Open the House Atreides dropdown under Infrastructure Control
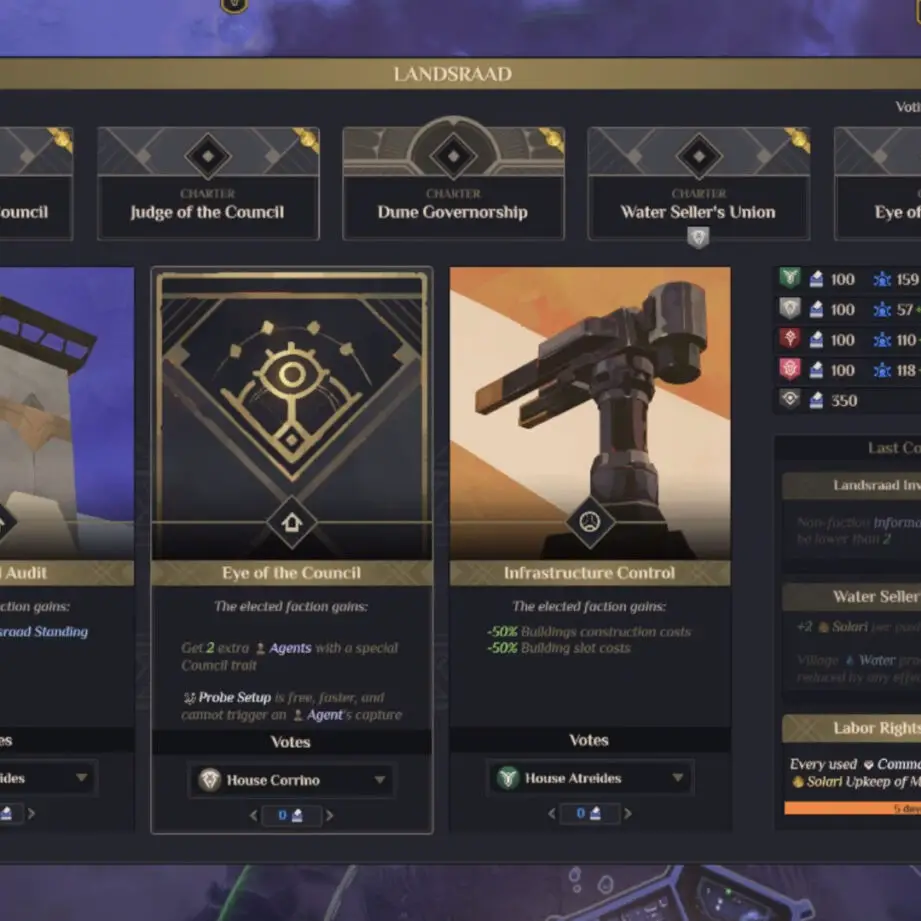 (x=589, y=778)
